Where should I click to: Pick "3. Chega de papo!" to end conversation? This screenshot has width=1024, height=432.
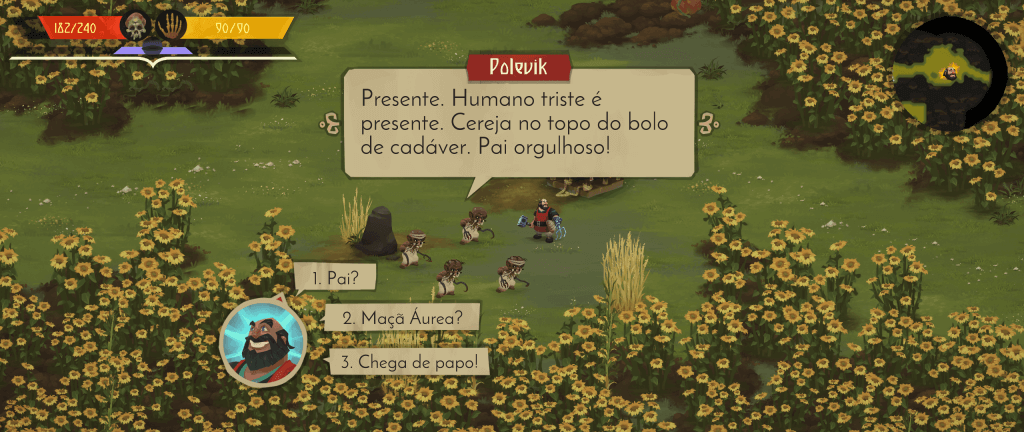409,361
